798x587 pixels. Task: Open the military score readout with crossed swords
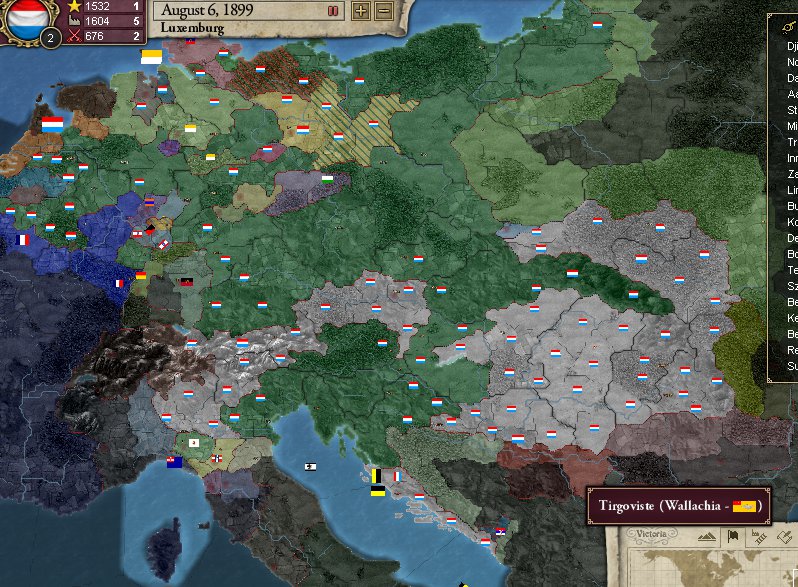pos(74,37)
